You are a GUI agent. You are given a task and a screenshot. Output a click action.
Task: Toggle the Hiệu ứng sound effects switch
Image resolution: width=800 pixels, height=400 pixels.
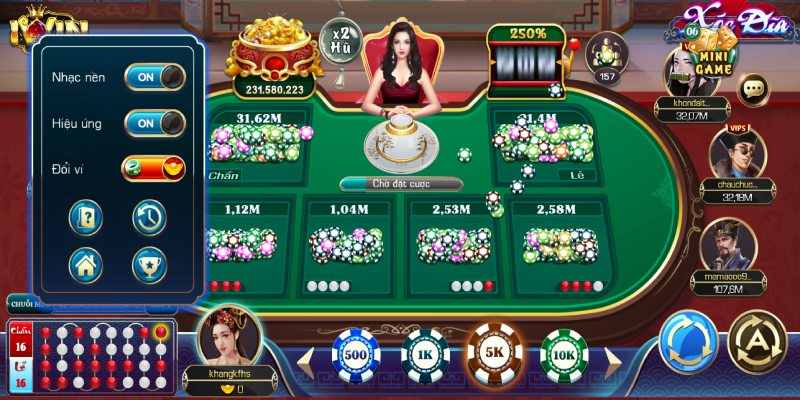154,123
